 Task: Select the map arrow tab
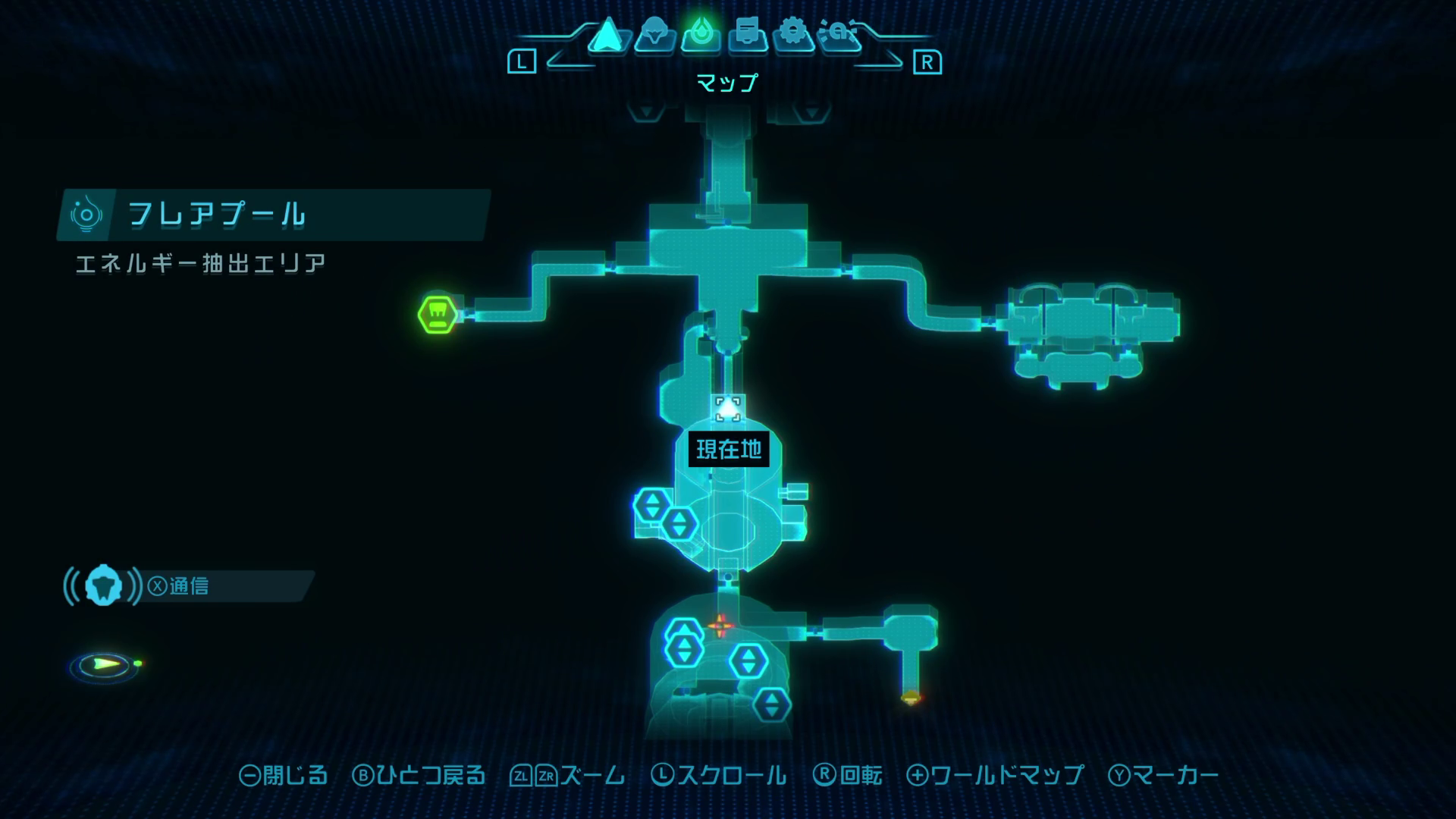pyautogui.click(x=607, y=36)
